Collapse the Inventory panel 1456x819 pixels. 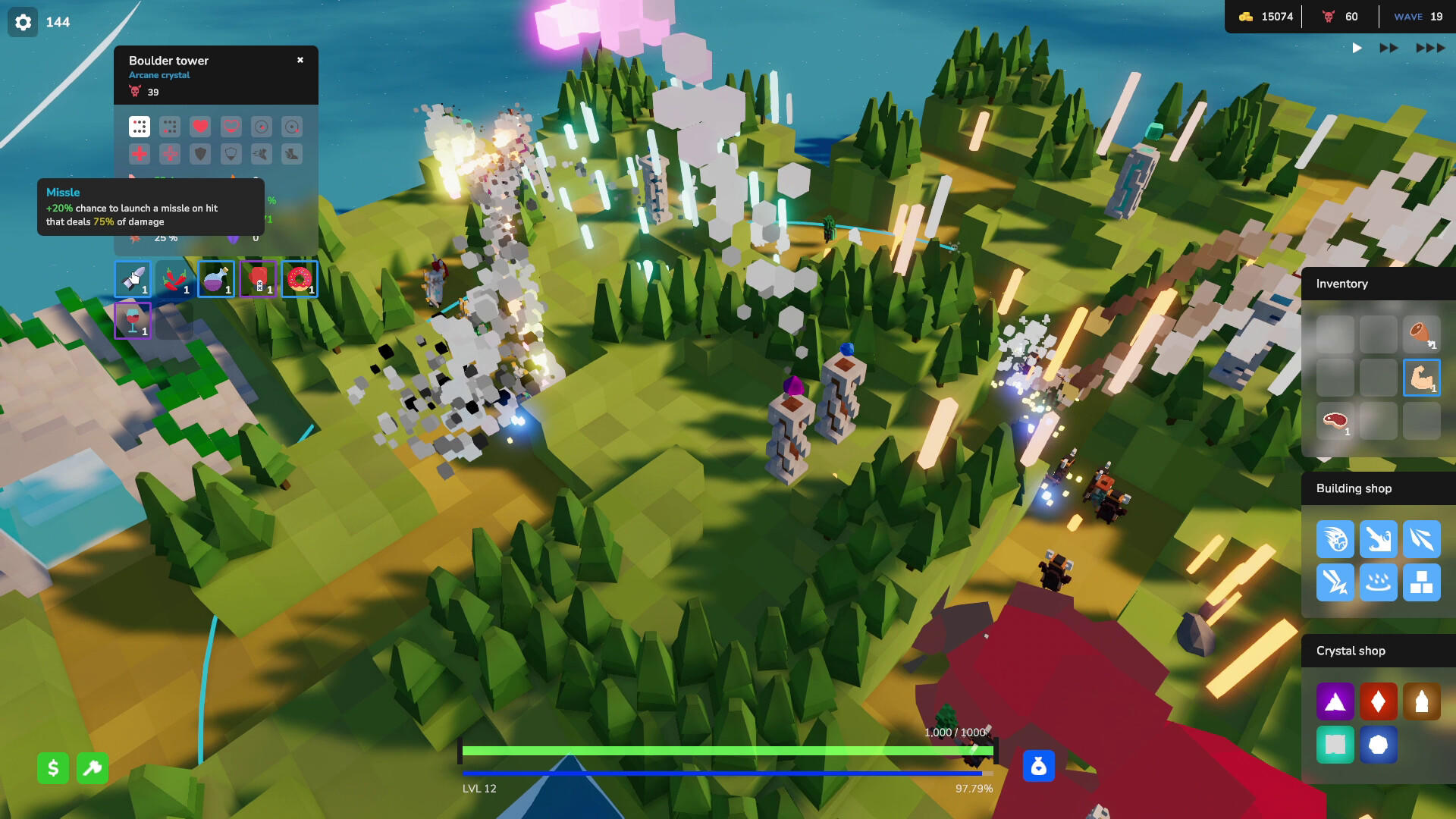[x=1342, y=284]
